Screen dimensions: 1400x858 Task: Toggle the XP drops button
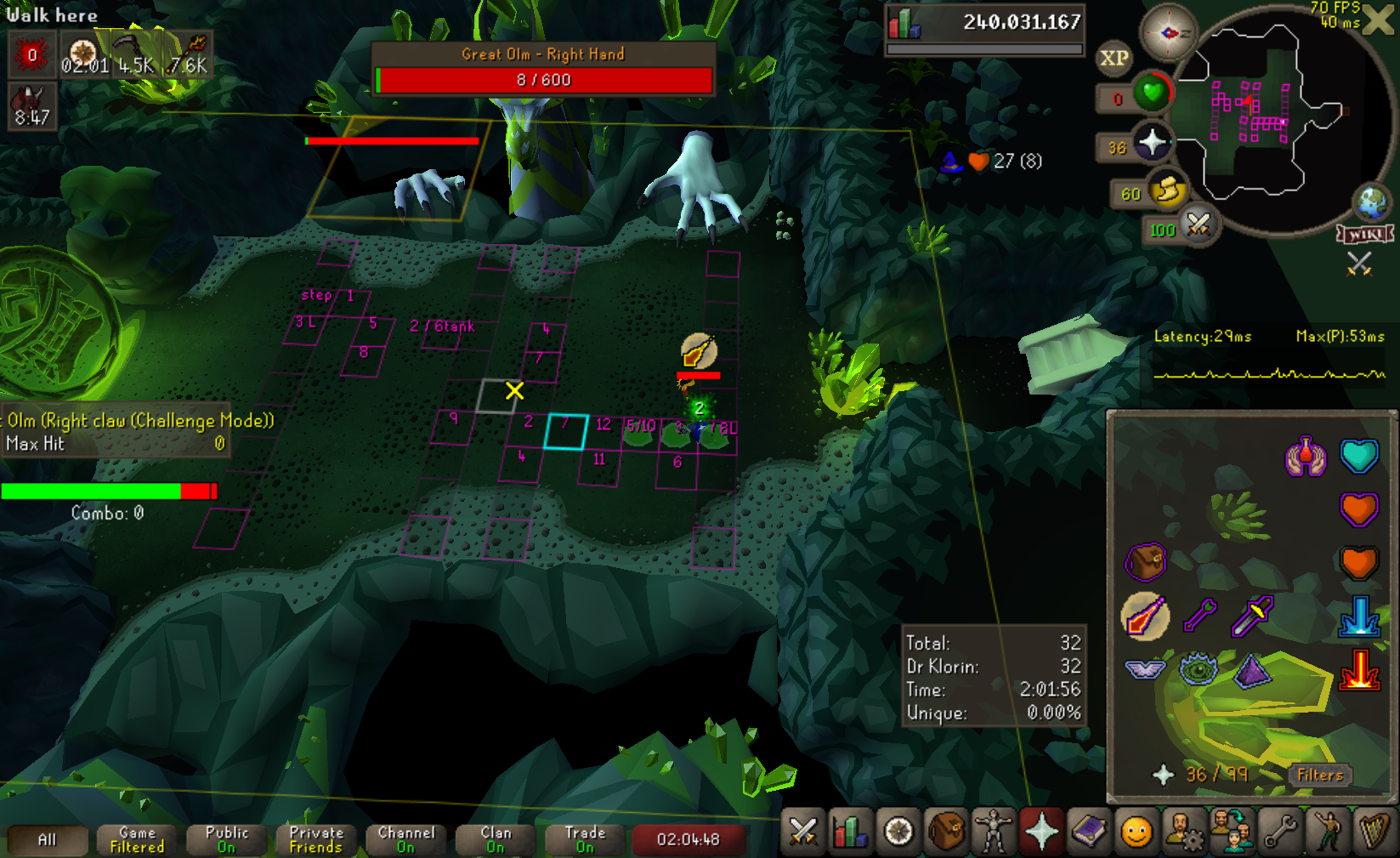coord(1114,58)
